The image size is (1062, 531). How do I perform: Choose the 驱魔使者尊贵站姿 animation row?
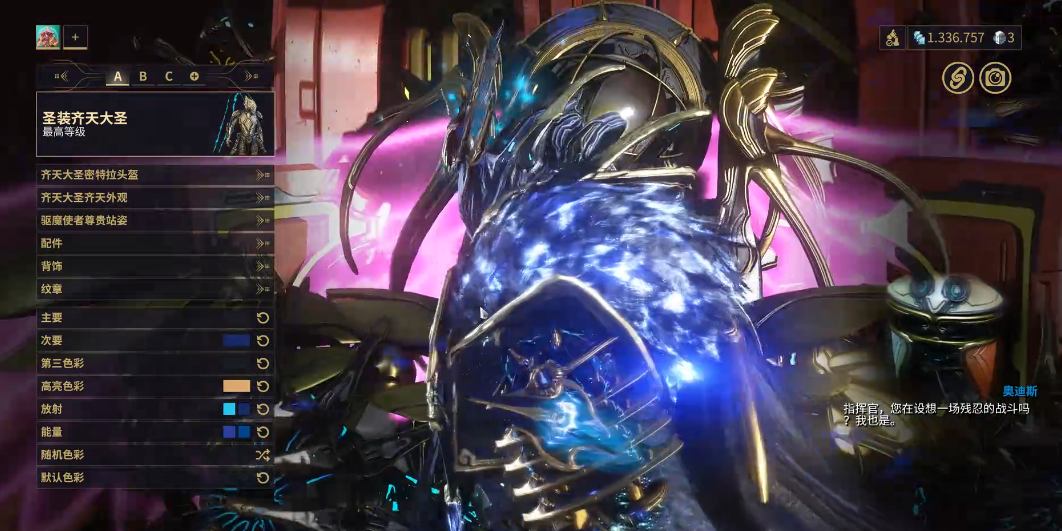pyautogui.click(x=155, y=220)
